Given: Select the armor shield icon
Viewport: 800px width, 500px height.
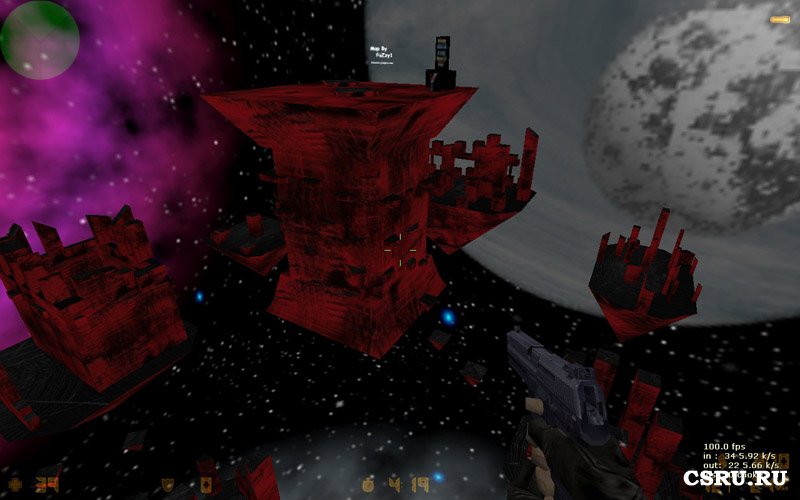Looking at the screenshot, I should (x=169, y=485).
